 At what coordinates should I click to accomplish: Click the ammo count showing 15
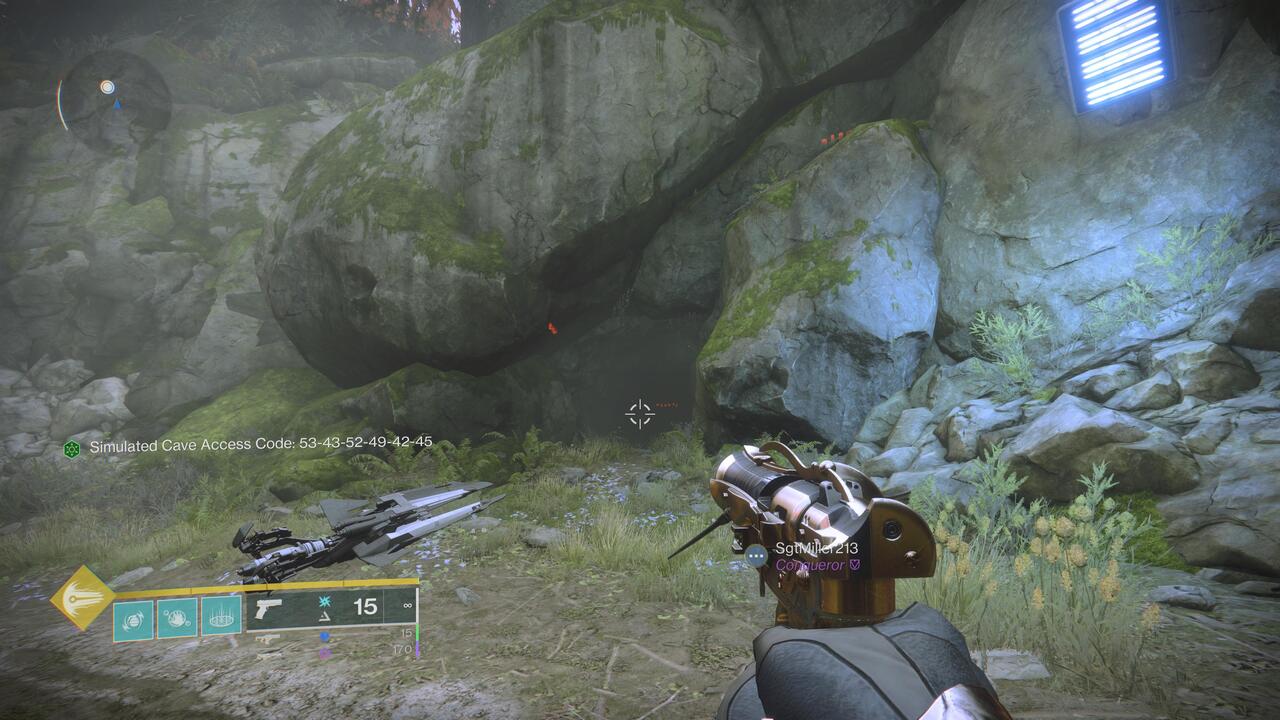tap(366, 607)
